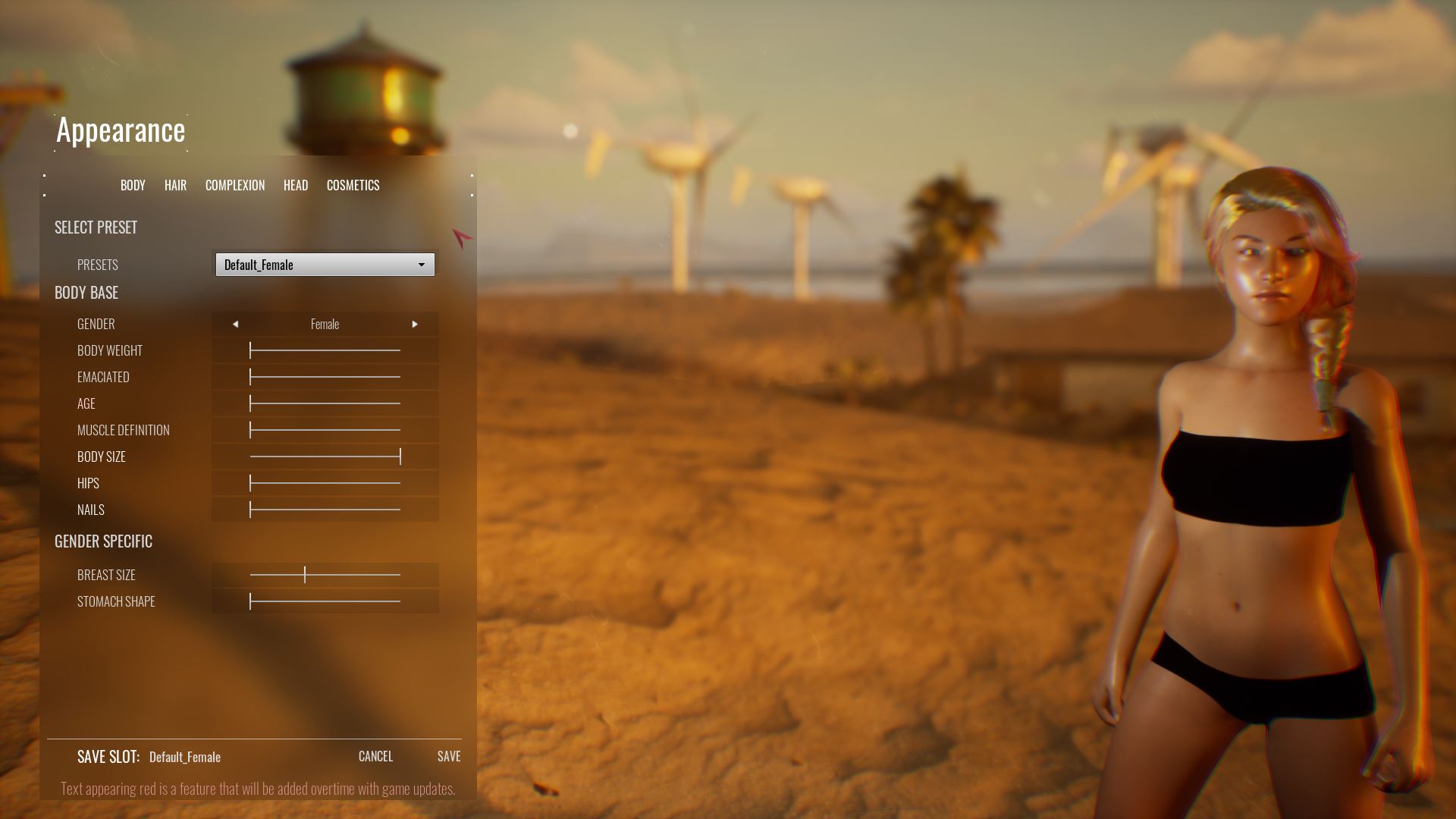Adjust the Breast Size slider
1456x819 pixels.
[305, 575]
